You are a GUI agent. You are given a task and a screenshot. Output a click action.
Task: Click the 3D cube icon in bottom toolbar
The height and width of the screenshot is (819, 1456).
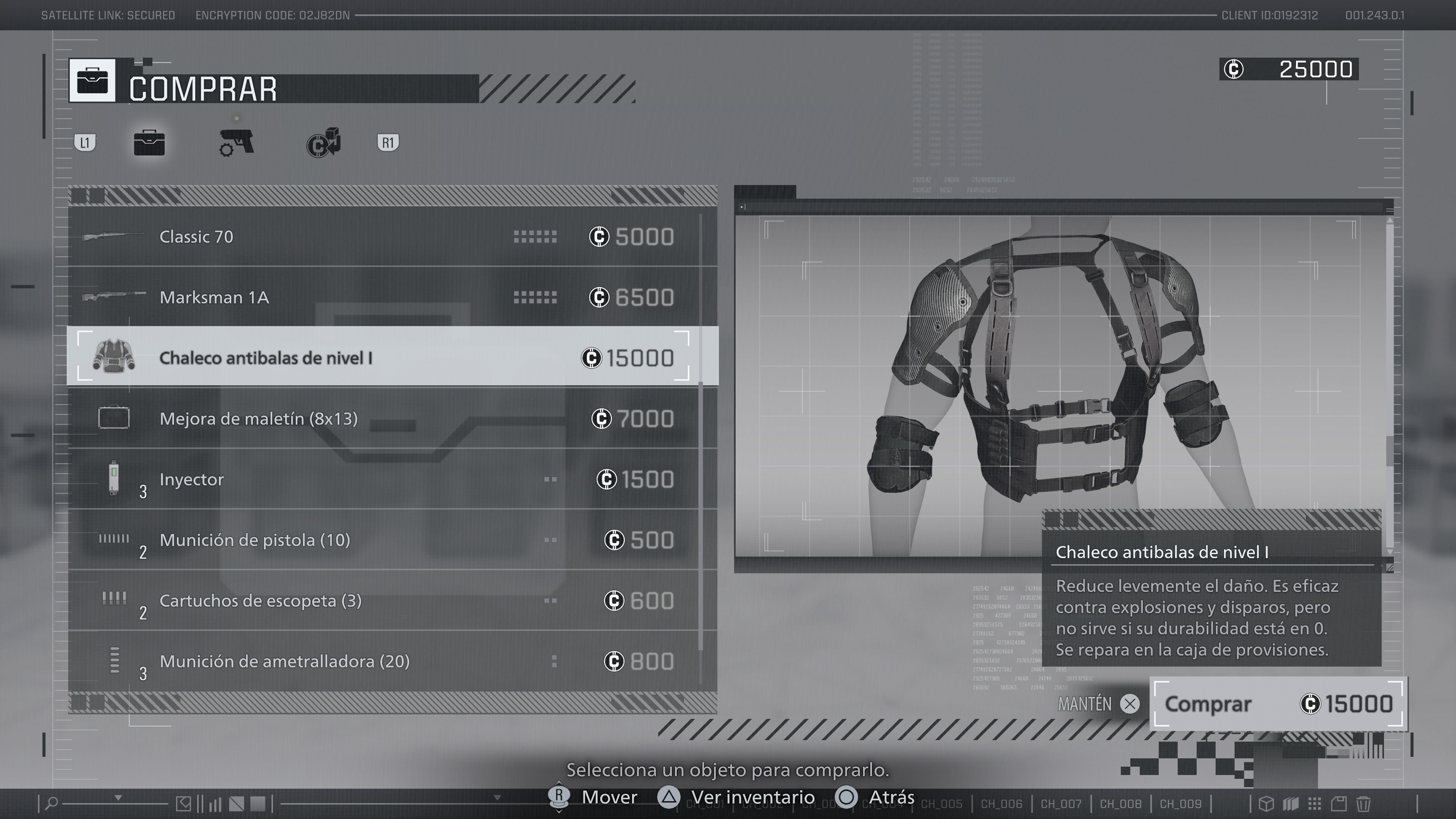pyautogui.click(x=1267, y=804)
